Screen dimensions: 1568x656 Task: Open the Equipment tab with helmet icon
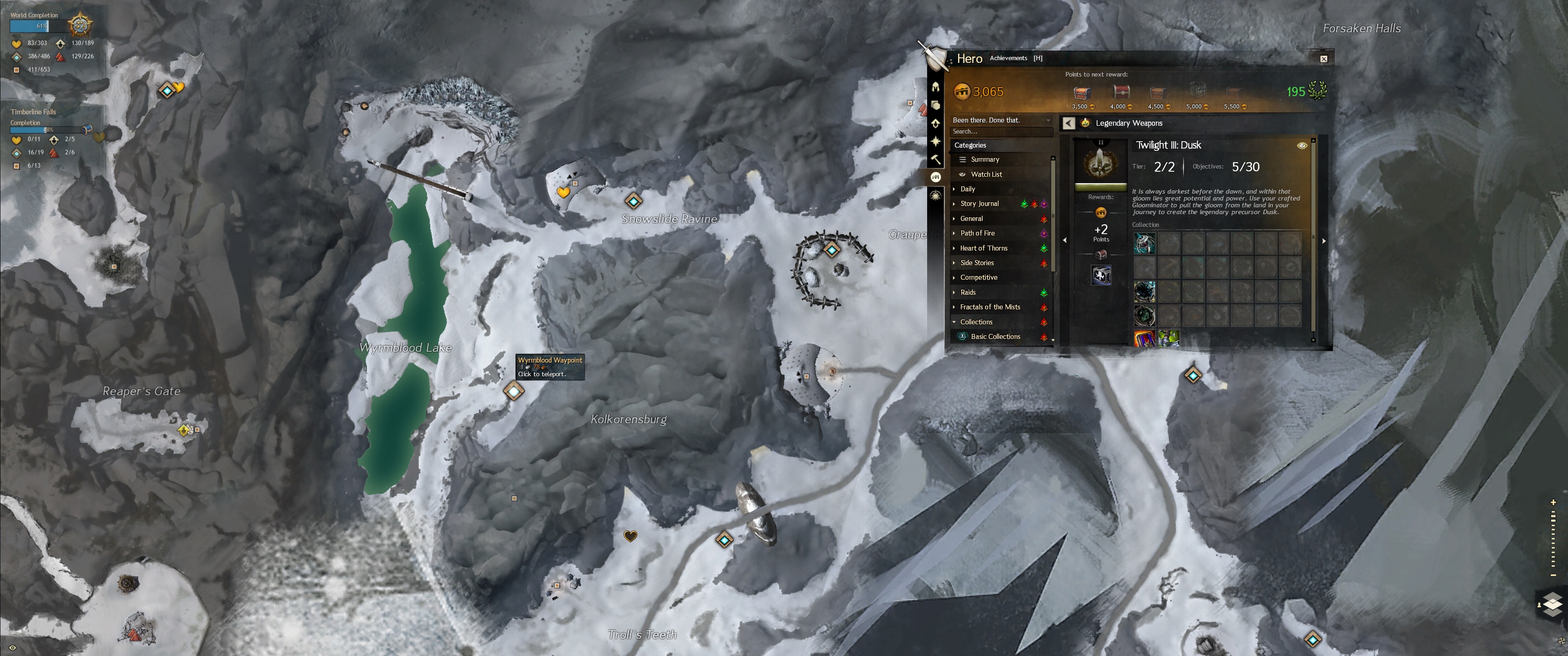pos(936,87)
